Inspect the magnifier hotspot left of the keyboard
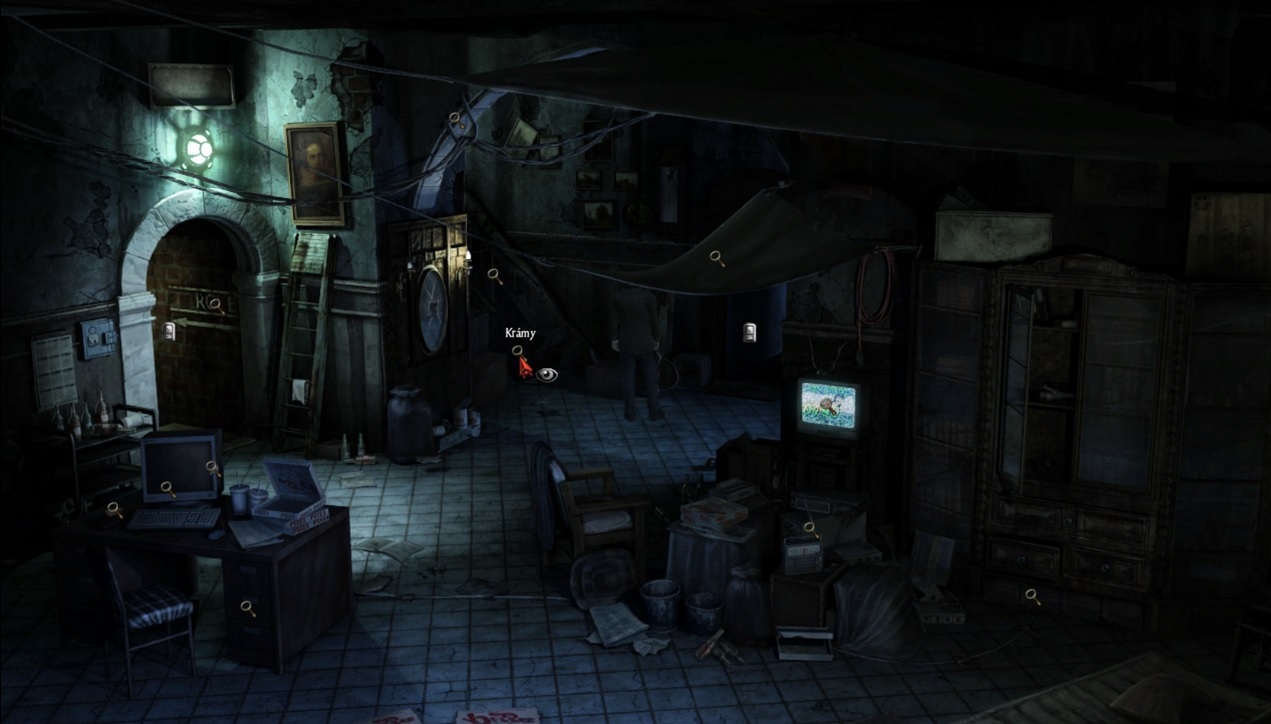1271x724 pixels. coord(114,509)
